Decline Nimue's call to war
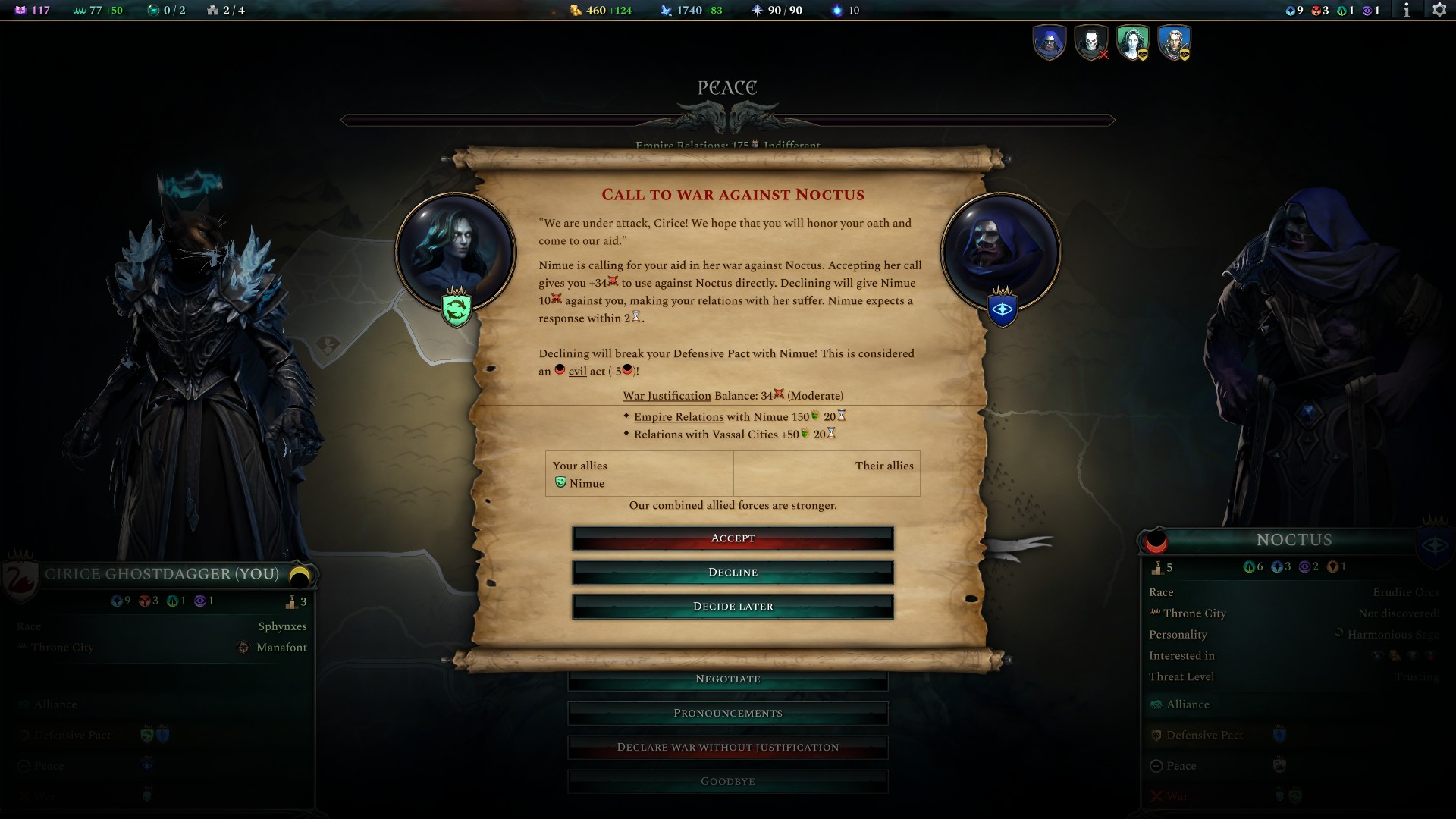The image size is (1456, 819). pos(733,573)
